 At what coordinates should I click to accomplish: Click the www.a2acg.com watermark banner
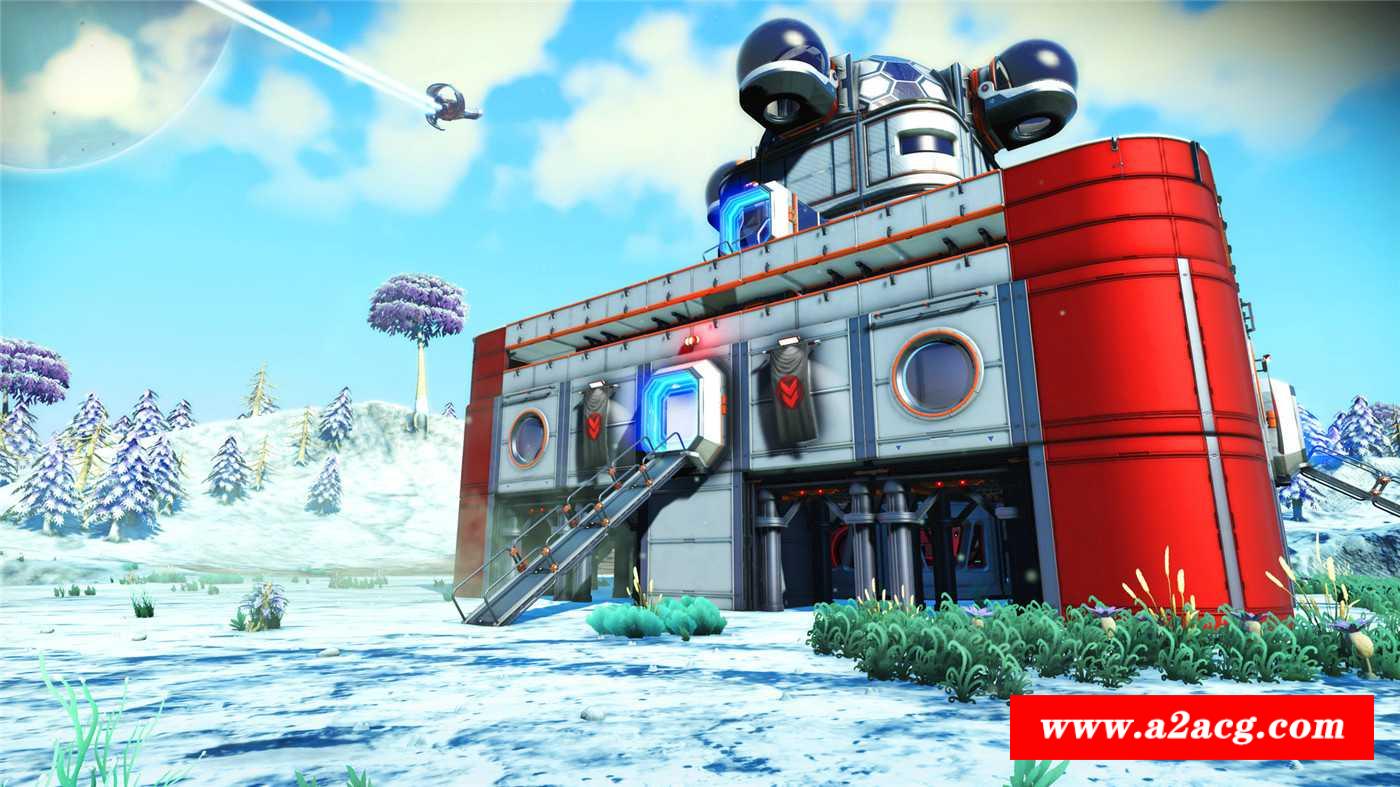pos(1190,727)
